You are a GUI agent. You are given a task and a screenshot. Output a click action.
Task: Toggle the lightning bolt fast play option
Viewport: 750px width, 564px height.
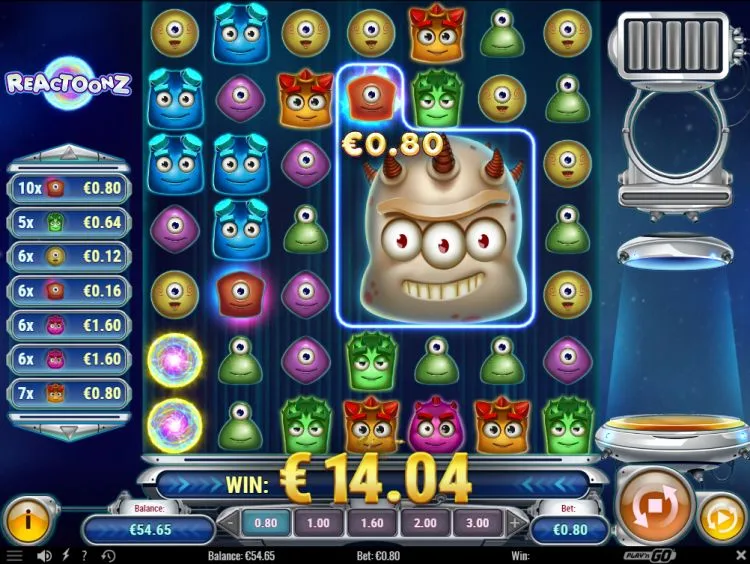tap(67, 555)
